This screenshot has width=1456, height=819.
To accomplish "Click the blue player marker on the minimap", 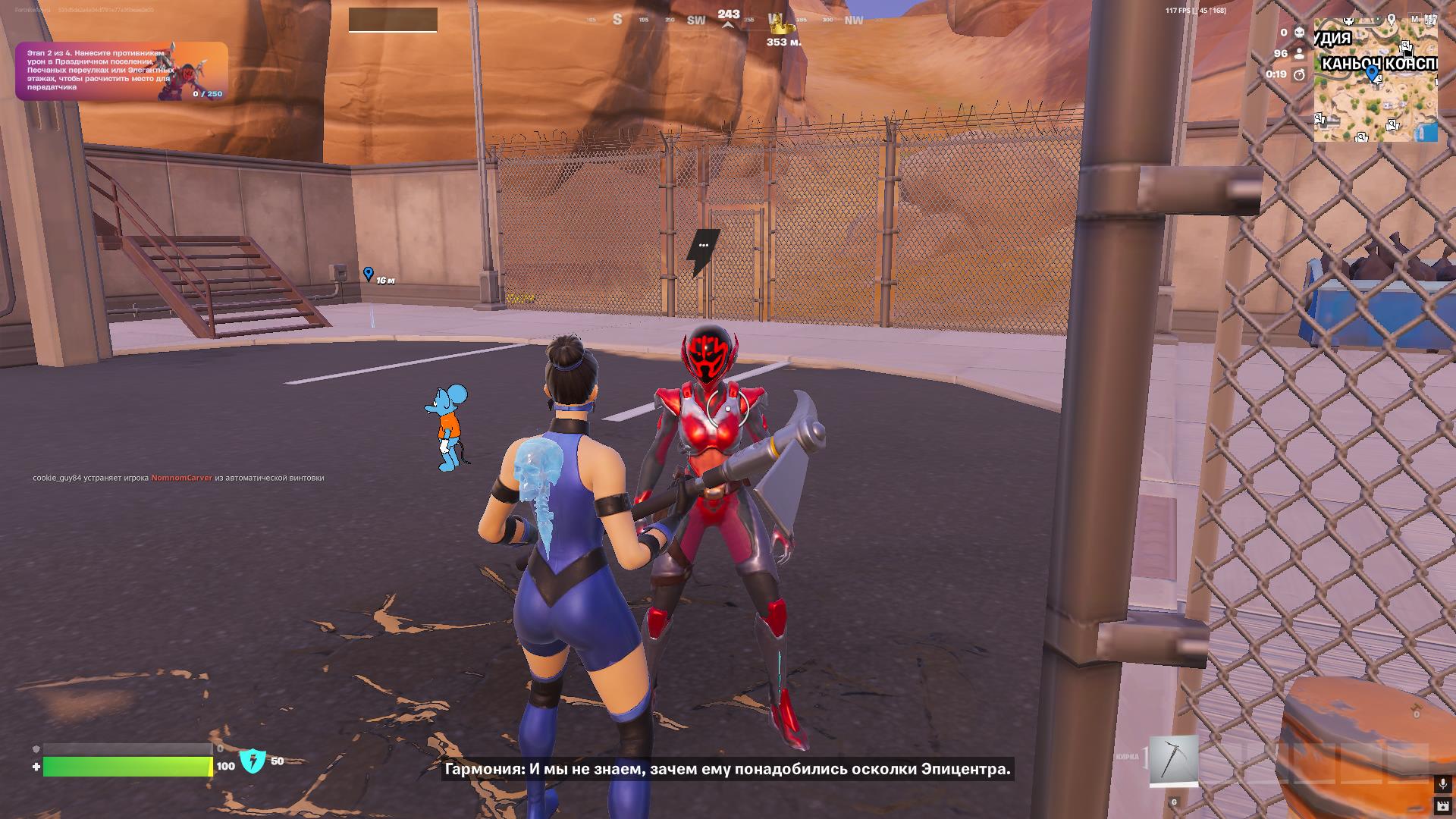I will [1371, 73].
